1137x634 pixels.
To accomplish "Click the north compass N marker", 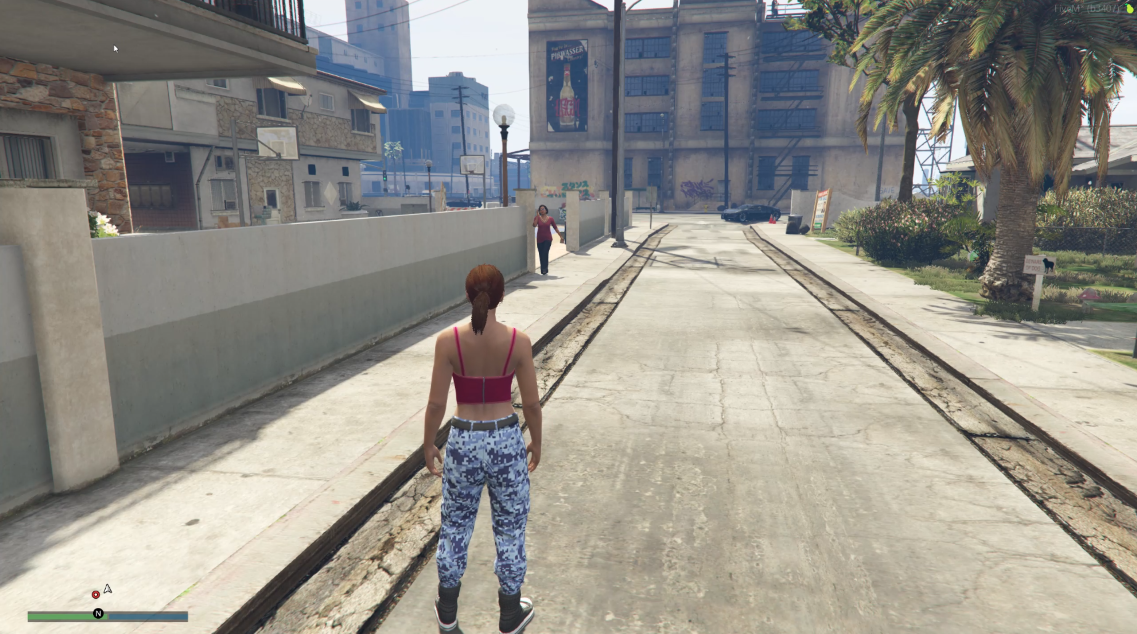I will (98, 613).
